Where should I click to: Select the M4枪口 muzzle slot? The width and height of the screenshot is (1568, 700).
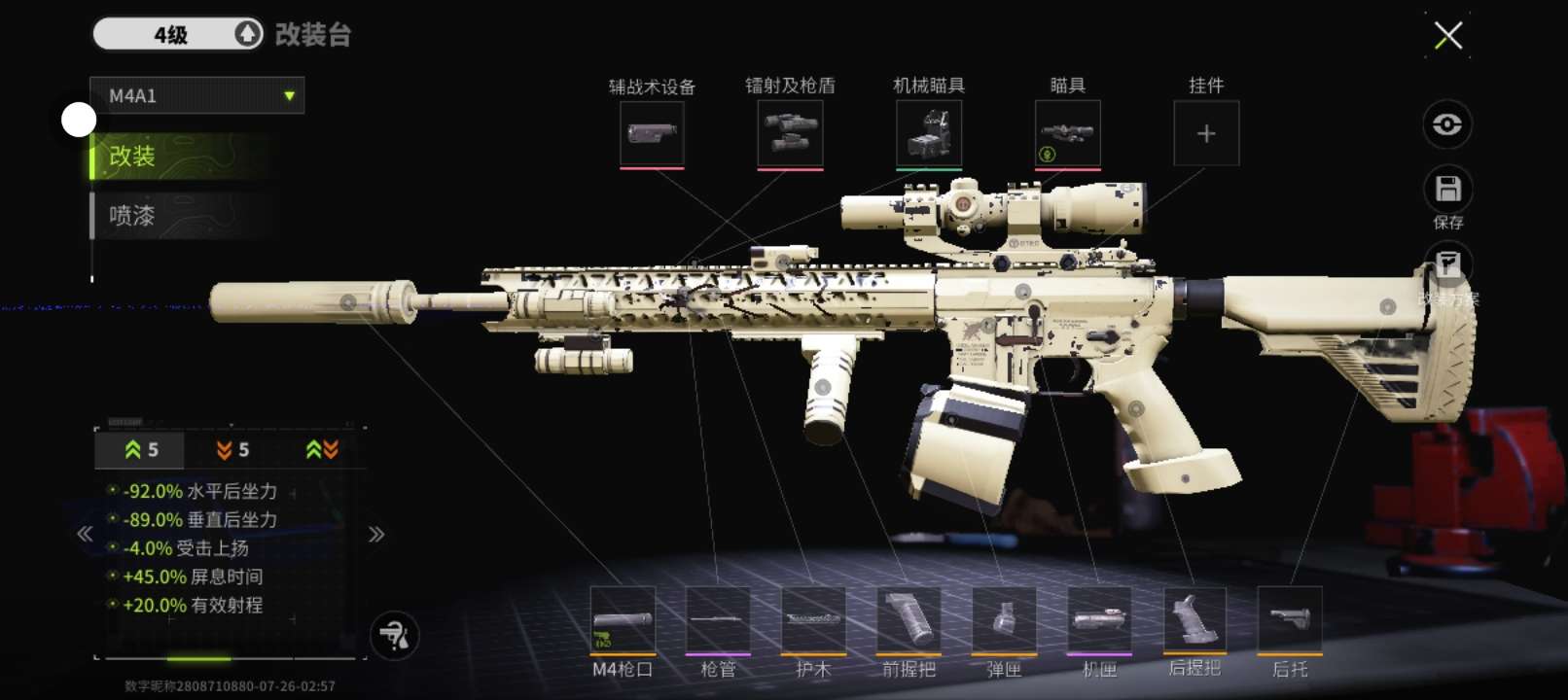click(623, 619)
